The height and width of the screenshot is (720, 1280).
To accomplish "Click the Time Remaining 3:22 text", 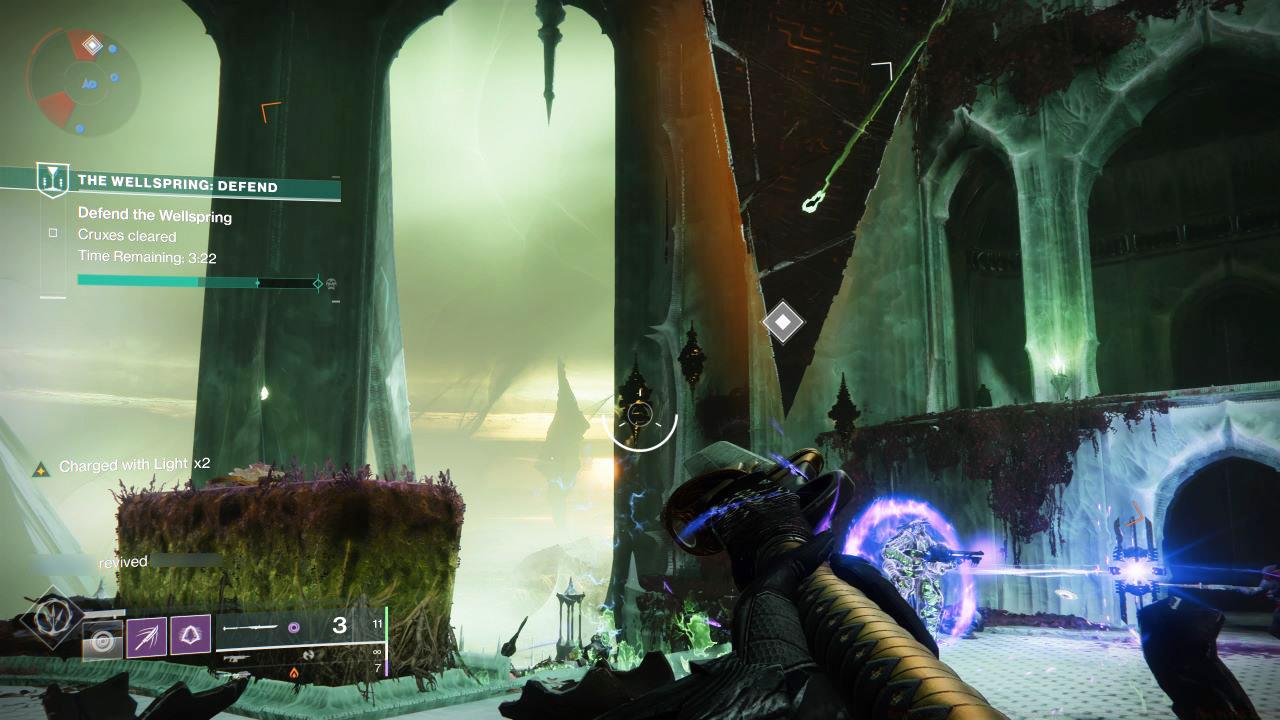I will click(147, 256).
